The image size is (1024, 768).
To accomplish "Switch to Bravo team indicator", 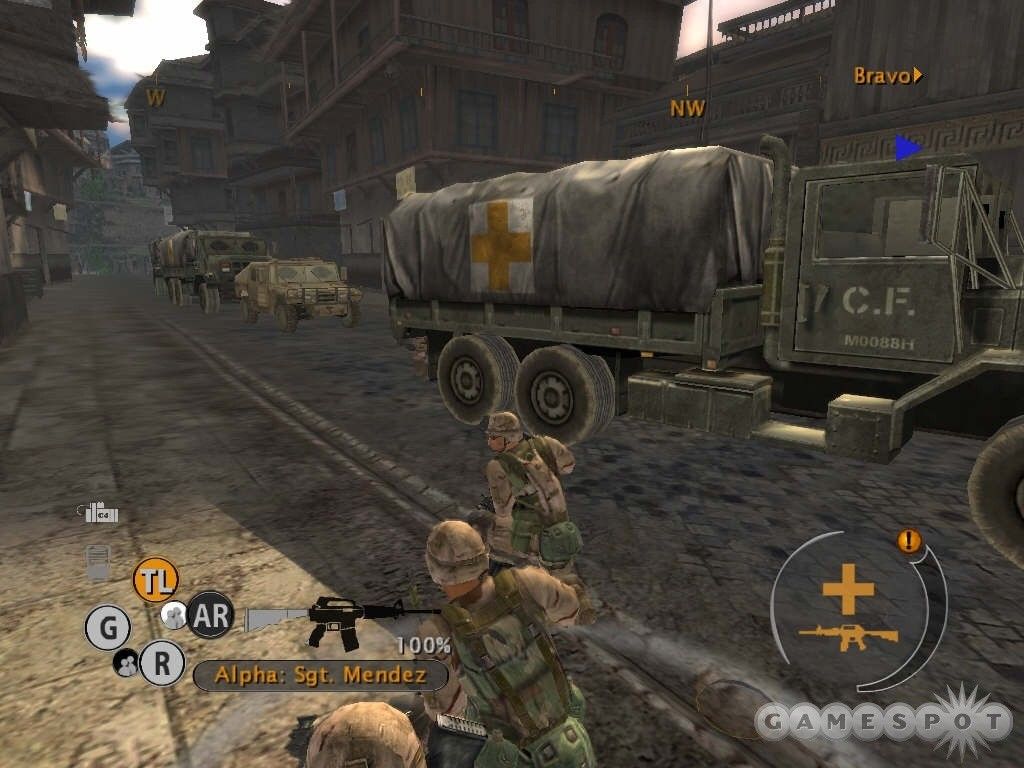I will pyautogui.click(x=886, y=76).
